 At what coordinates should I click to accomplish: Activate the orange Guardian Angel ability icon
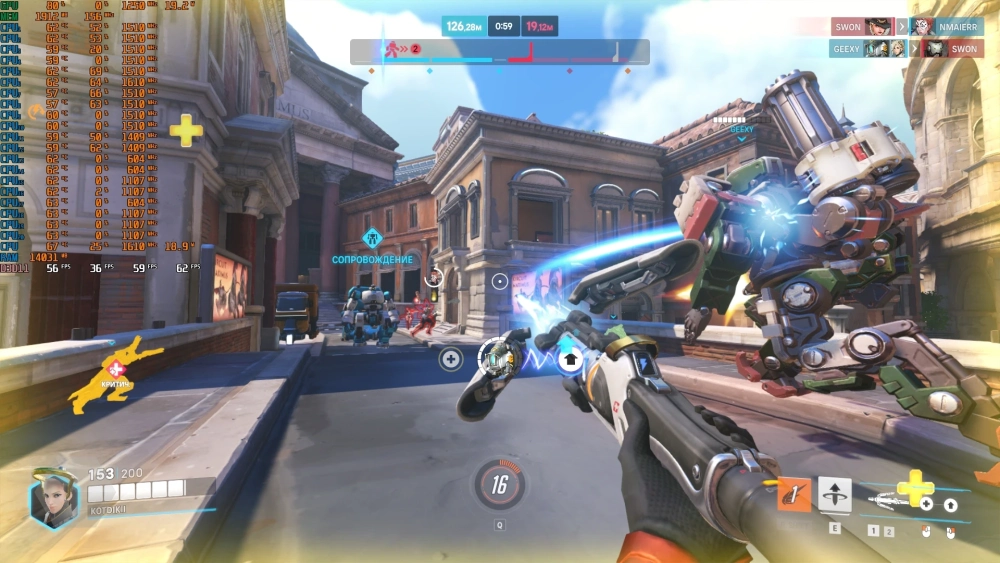click(x=794, y=494)
